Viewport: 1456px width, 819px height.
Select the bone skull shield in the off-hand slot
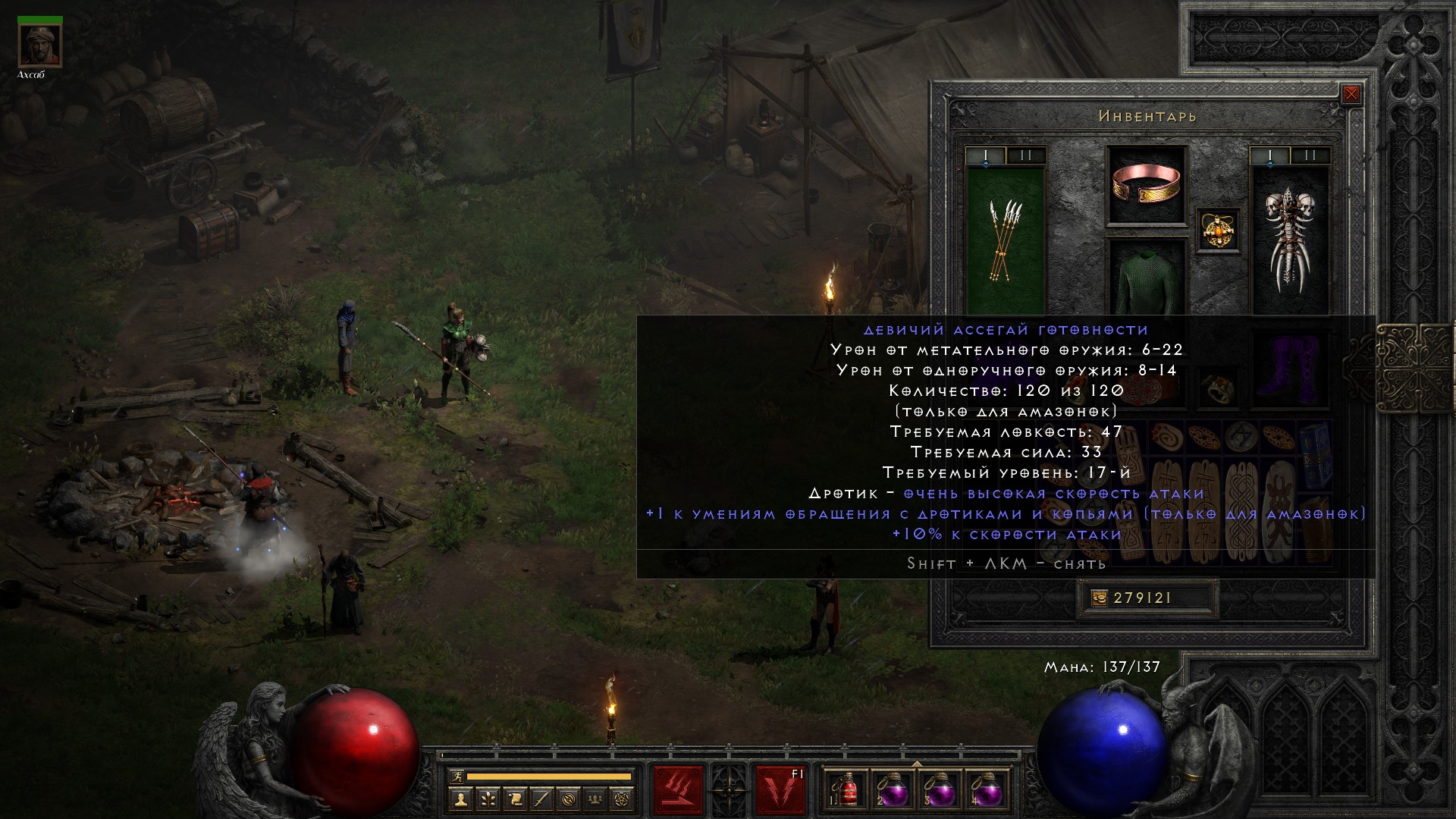[x=1289, y=239]
